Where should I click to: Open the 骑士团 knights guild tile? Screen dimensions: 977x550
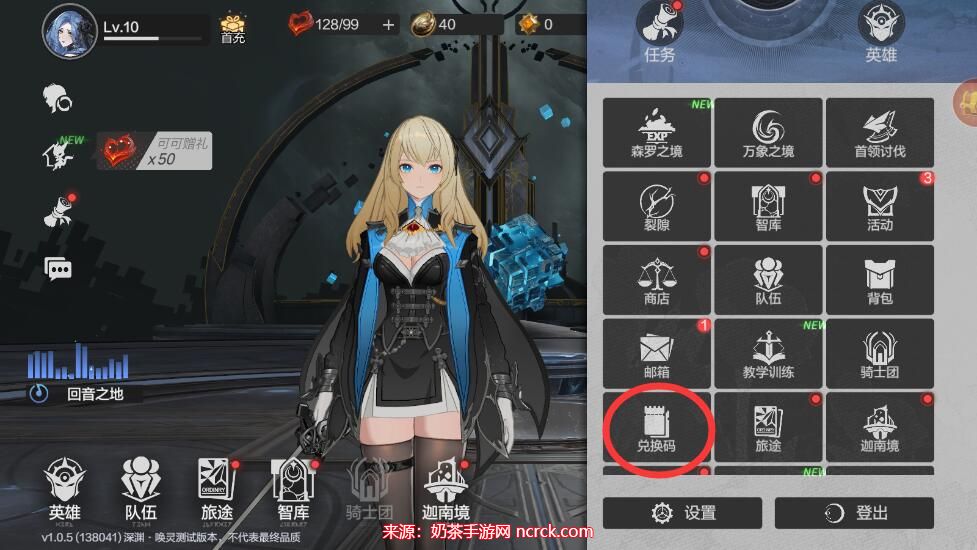pos(879,355)
